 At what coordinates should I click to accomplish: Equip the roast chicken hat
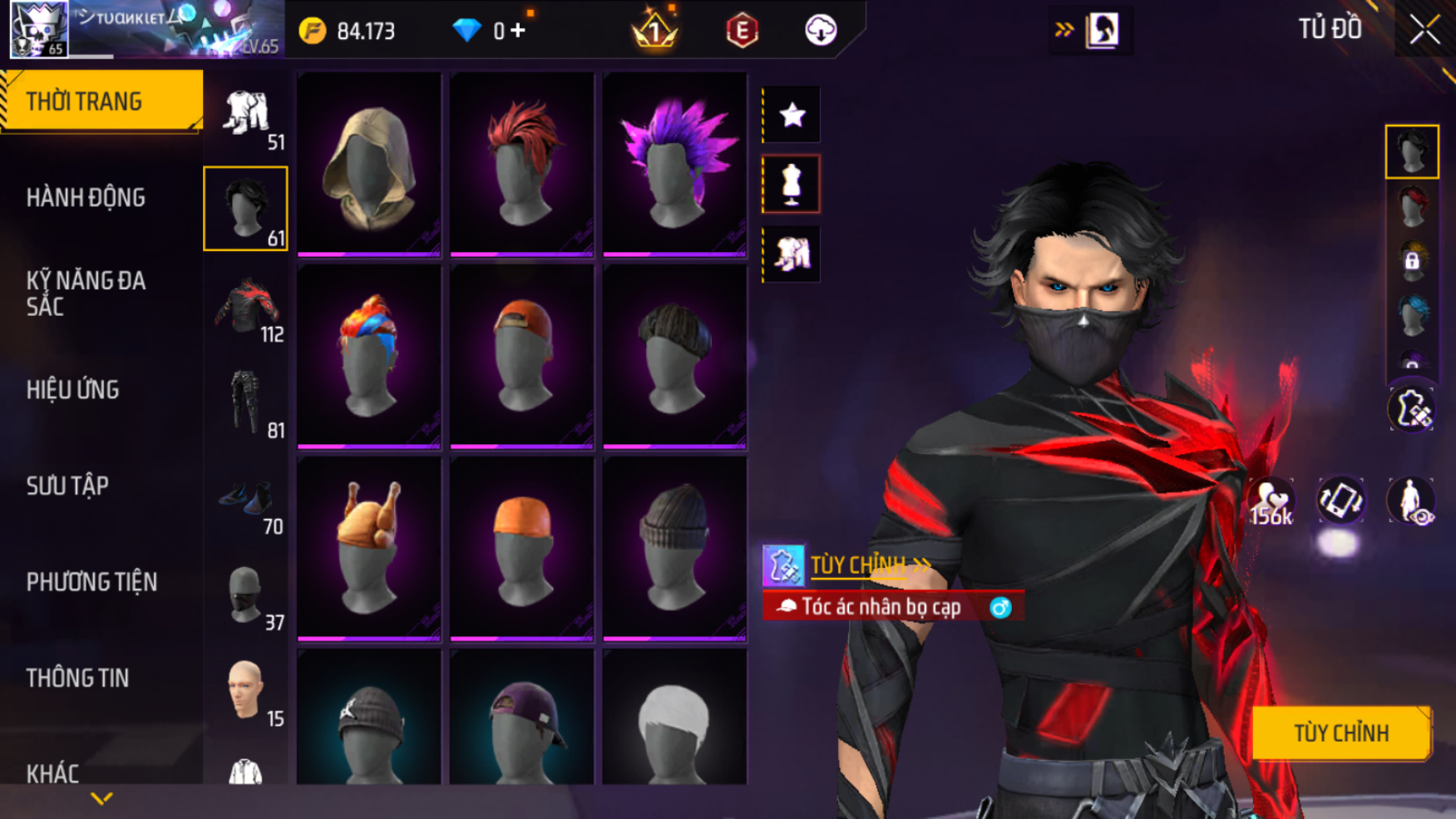tap(369, 548)
